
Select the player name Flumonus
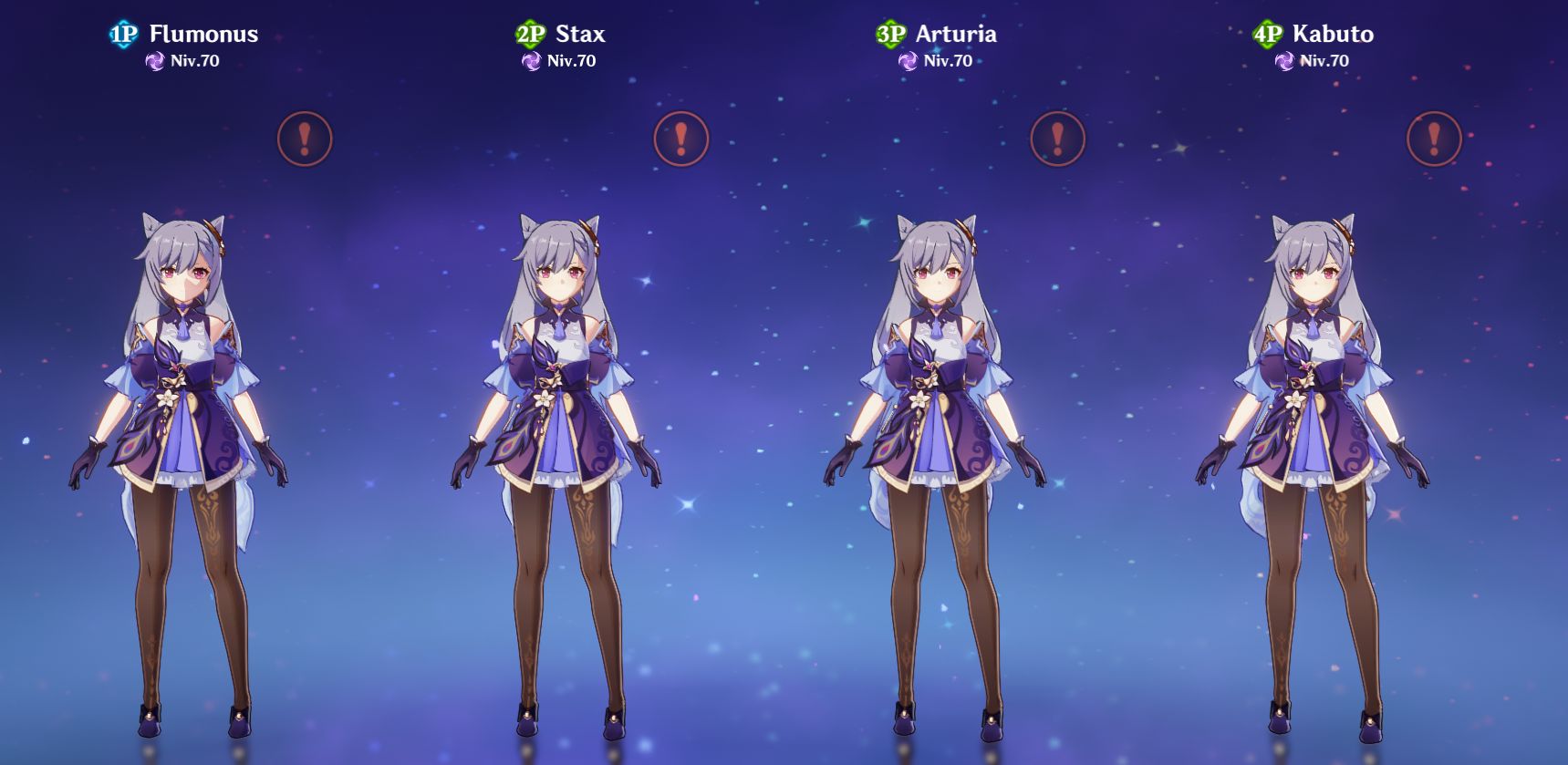point(202,35)
